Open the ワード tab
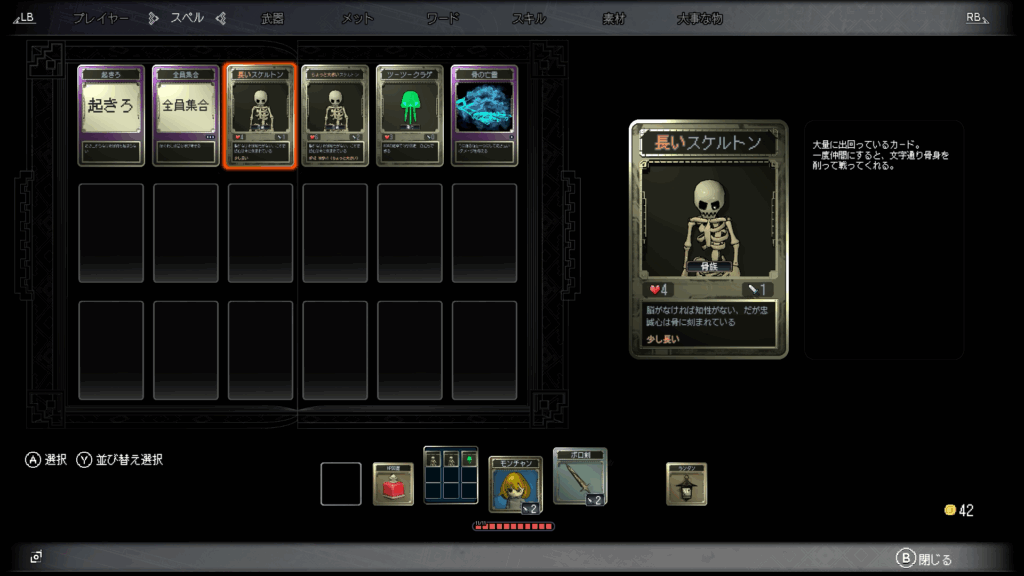1024x576 pixels. [x=442, y=18]
